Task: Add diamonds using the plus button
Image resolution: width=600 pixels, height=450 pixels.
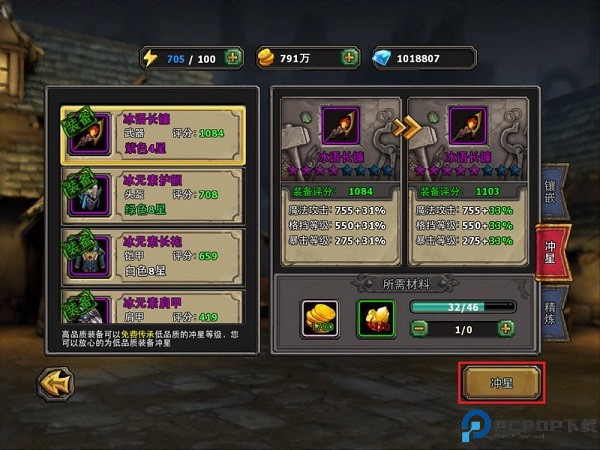Action: point(481,57)
